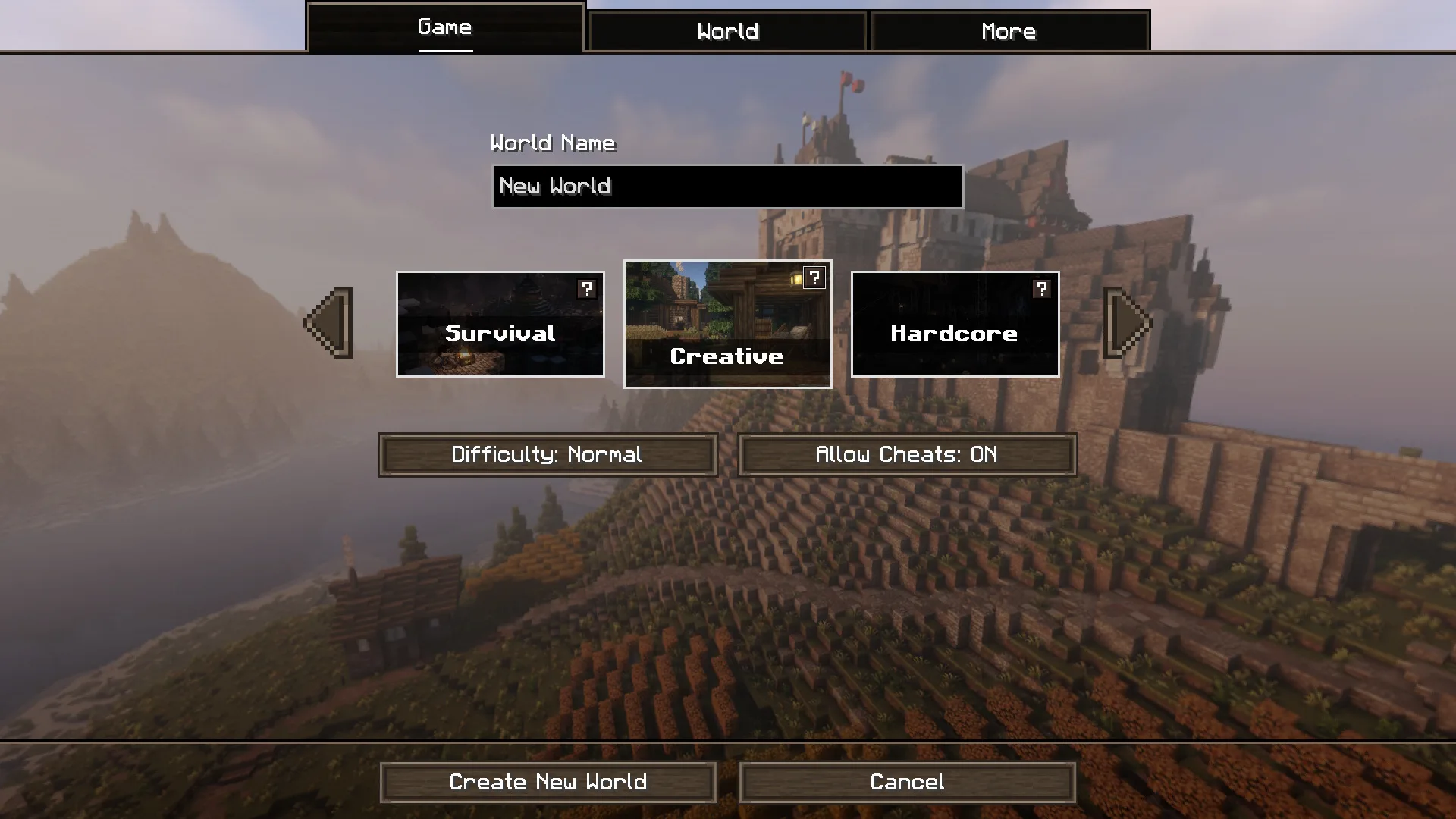The height and width of the screenshot is (819, 1456).
Task: Click Create New World
Action: (548, 782)
